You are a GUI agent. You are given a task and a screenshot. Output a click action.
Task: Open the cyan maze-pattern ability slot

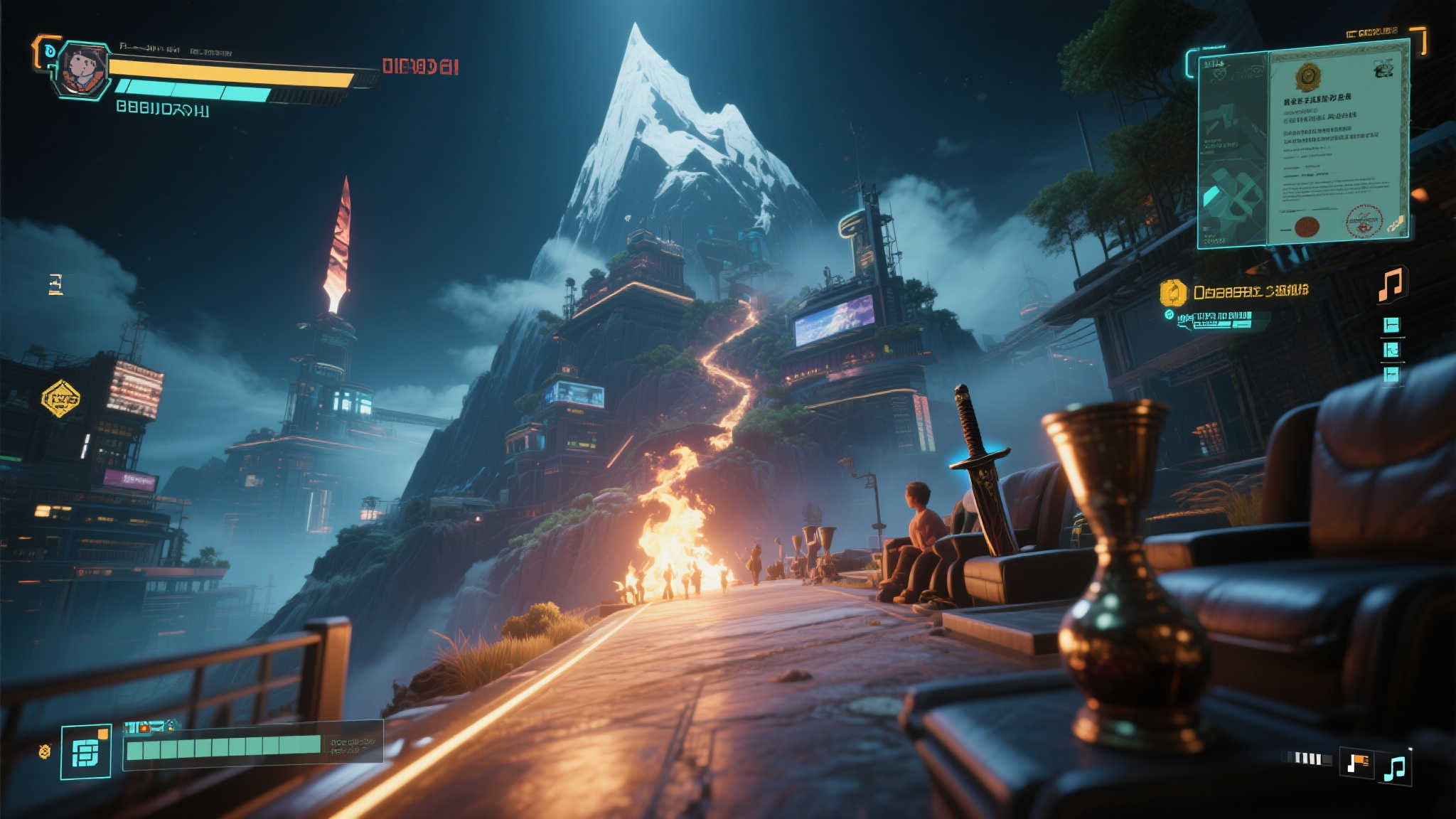pyautogui.click(x=86, y=752)
